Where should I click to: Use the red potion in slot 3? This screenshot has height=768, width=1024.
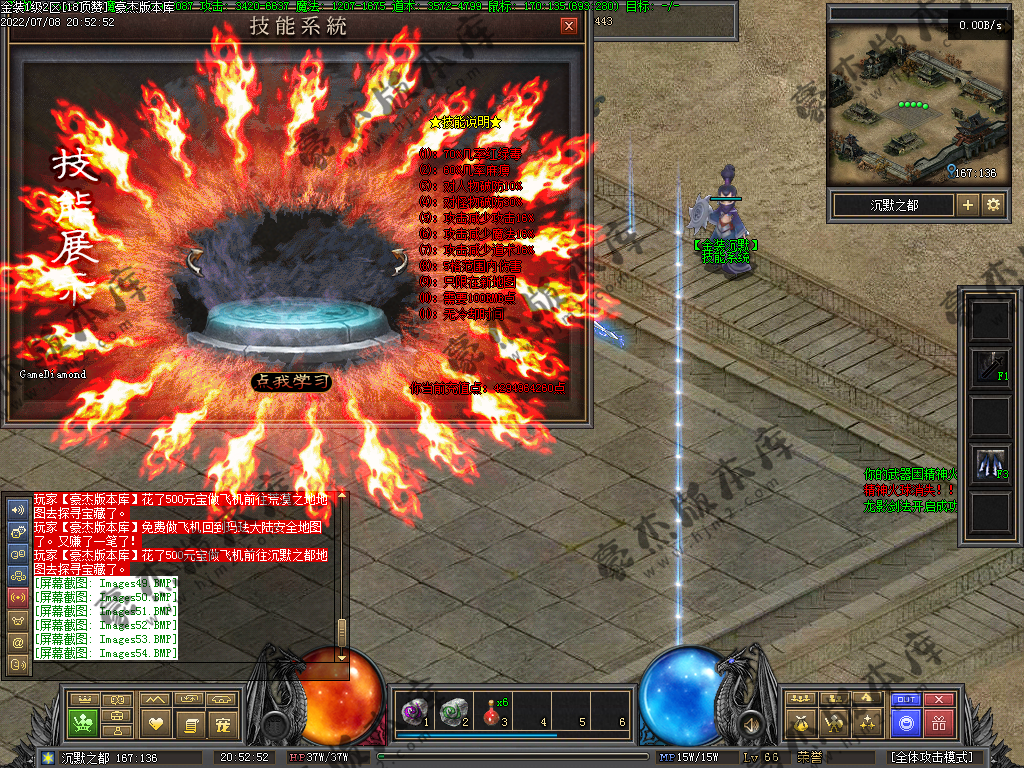[x=489, y=710]
